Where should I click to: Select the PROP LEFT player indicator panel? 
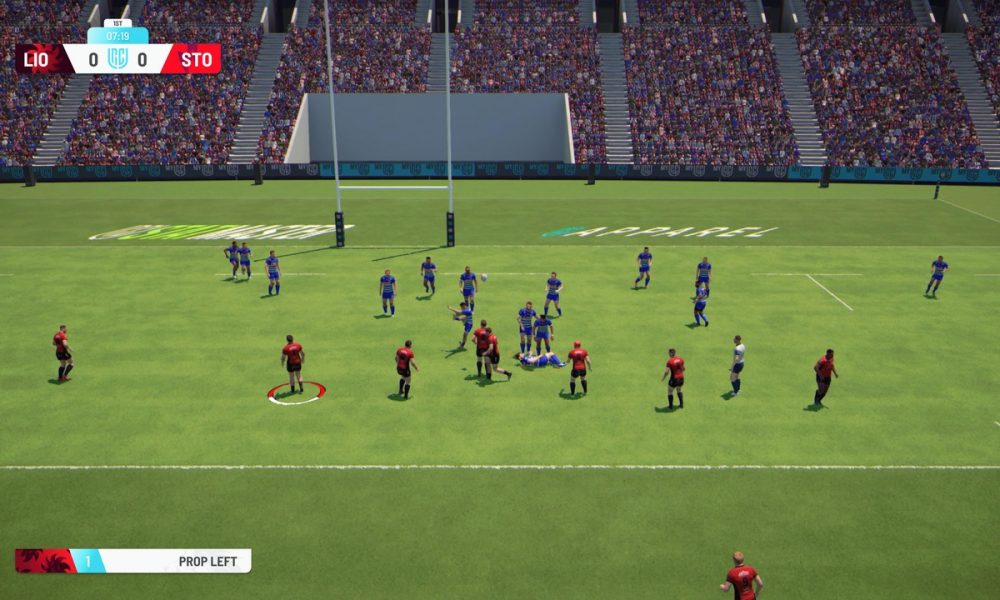tap(133, 561)
